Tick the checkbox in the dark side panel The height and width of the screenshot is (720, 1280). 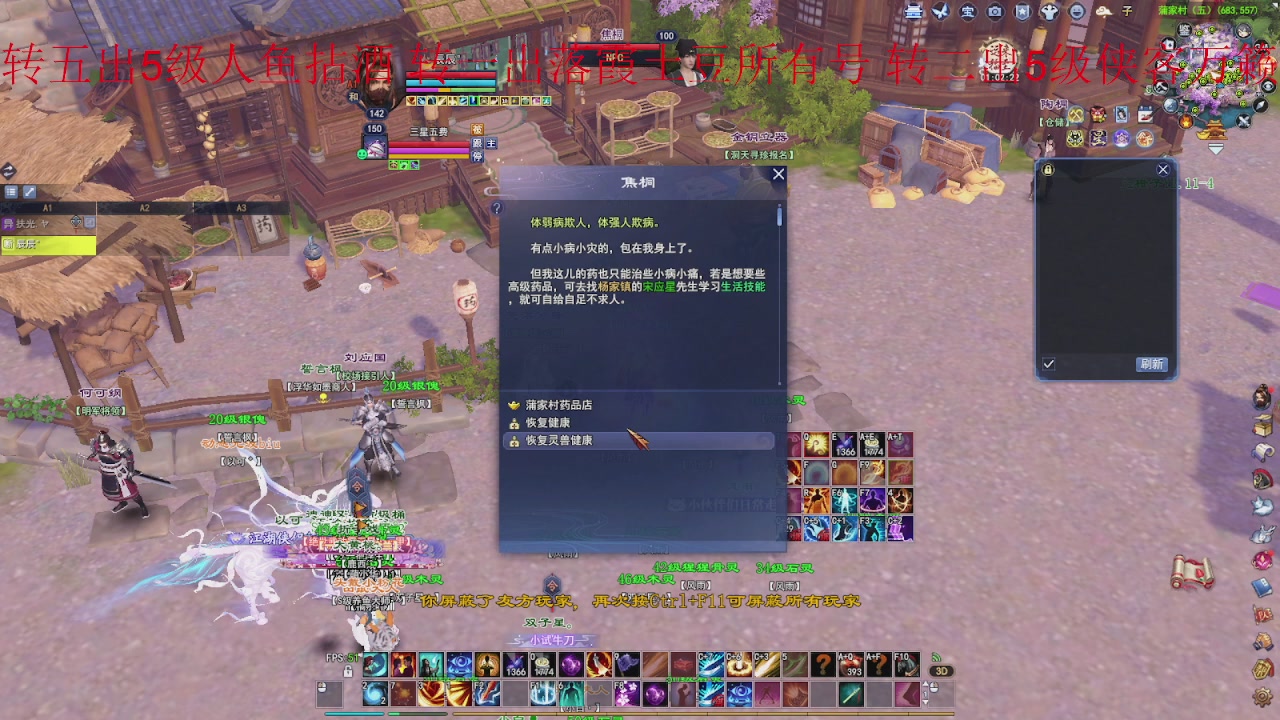1048,364
